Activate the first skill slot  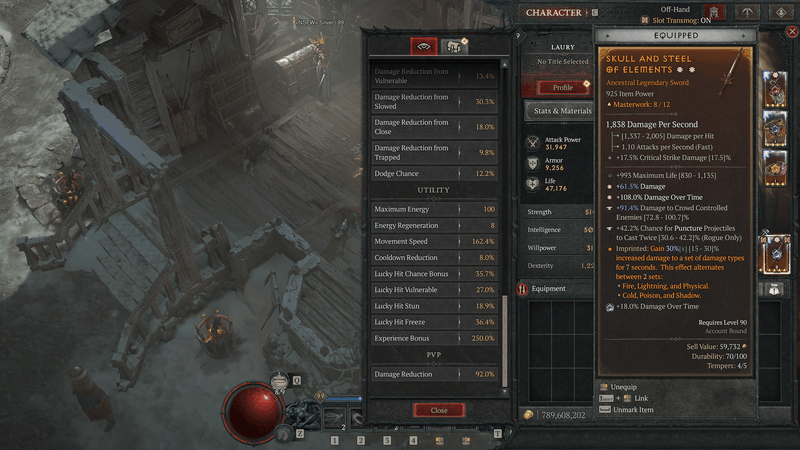pyautogui.click(x=334, y=439)
